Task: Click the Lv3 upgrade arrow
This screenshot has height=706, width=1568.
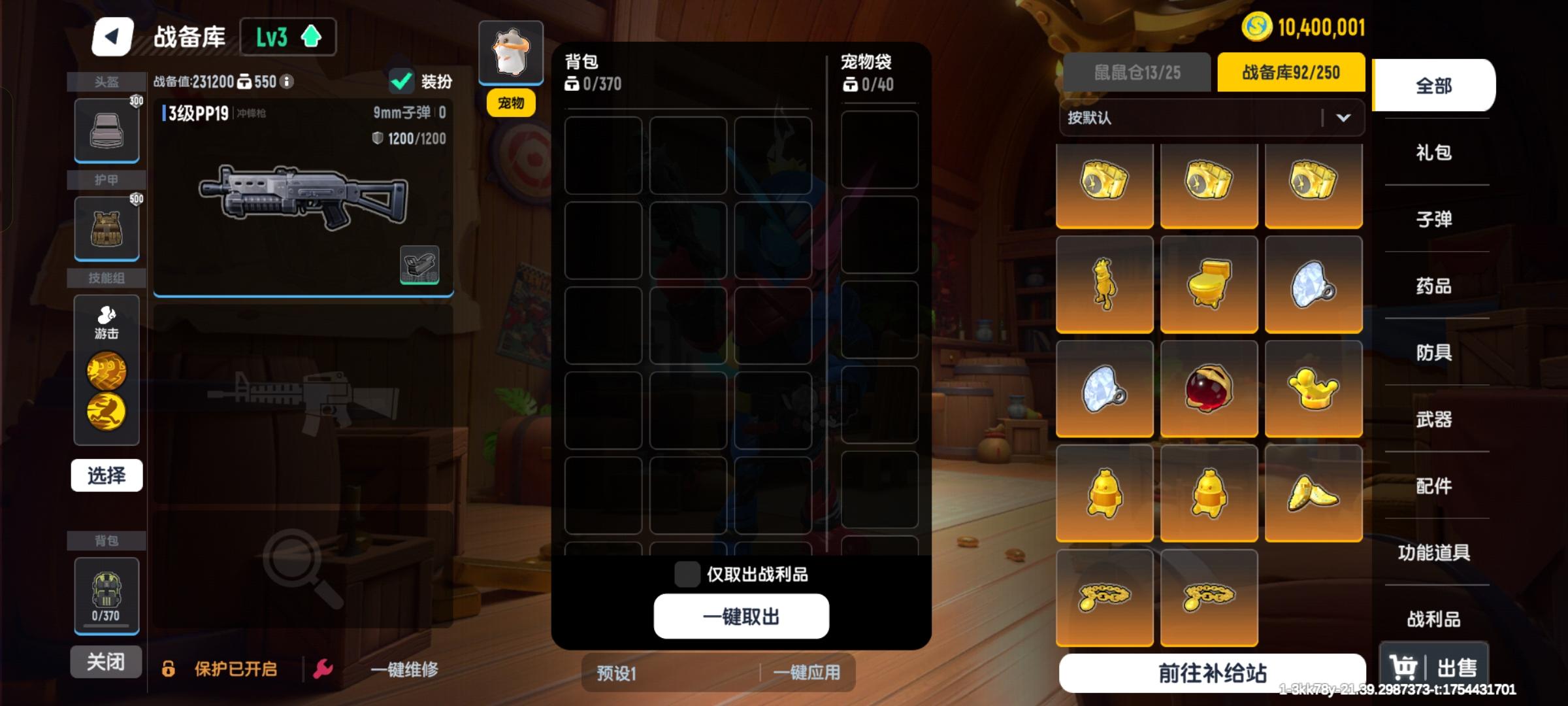Action: (310, 37)
